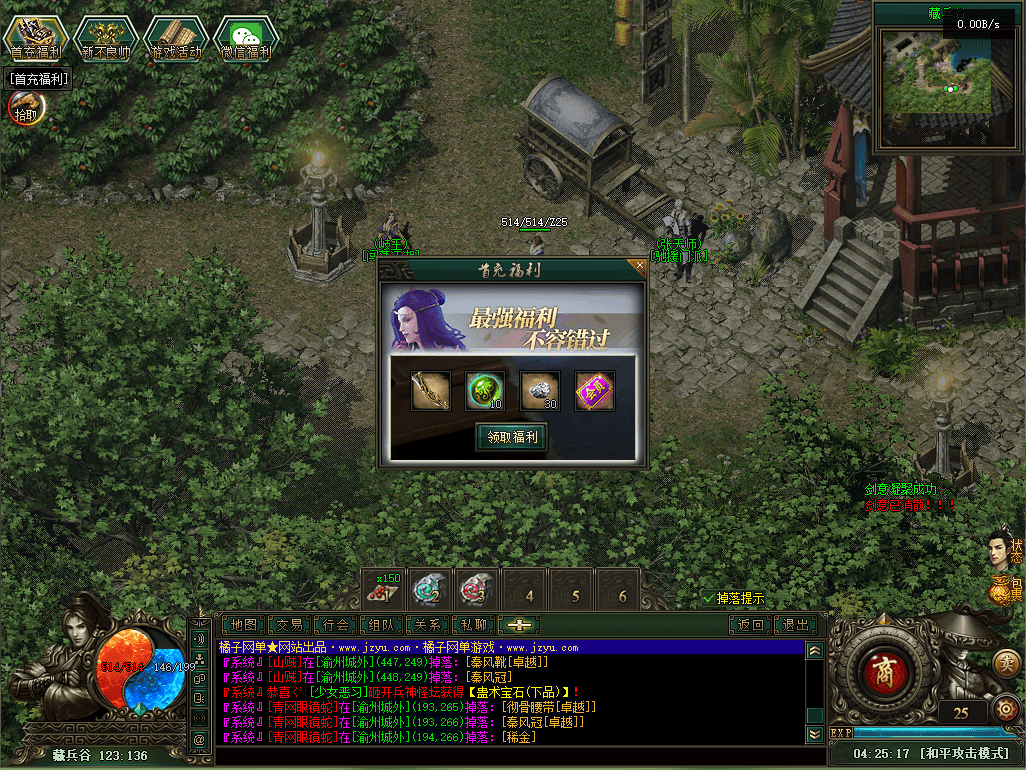The height and width of the screenshot is (770, 1026).
Task: Click the 退出 exit button
Action: click(796, 625)
